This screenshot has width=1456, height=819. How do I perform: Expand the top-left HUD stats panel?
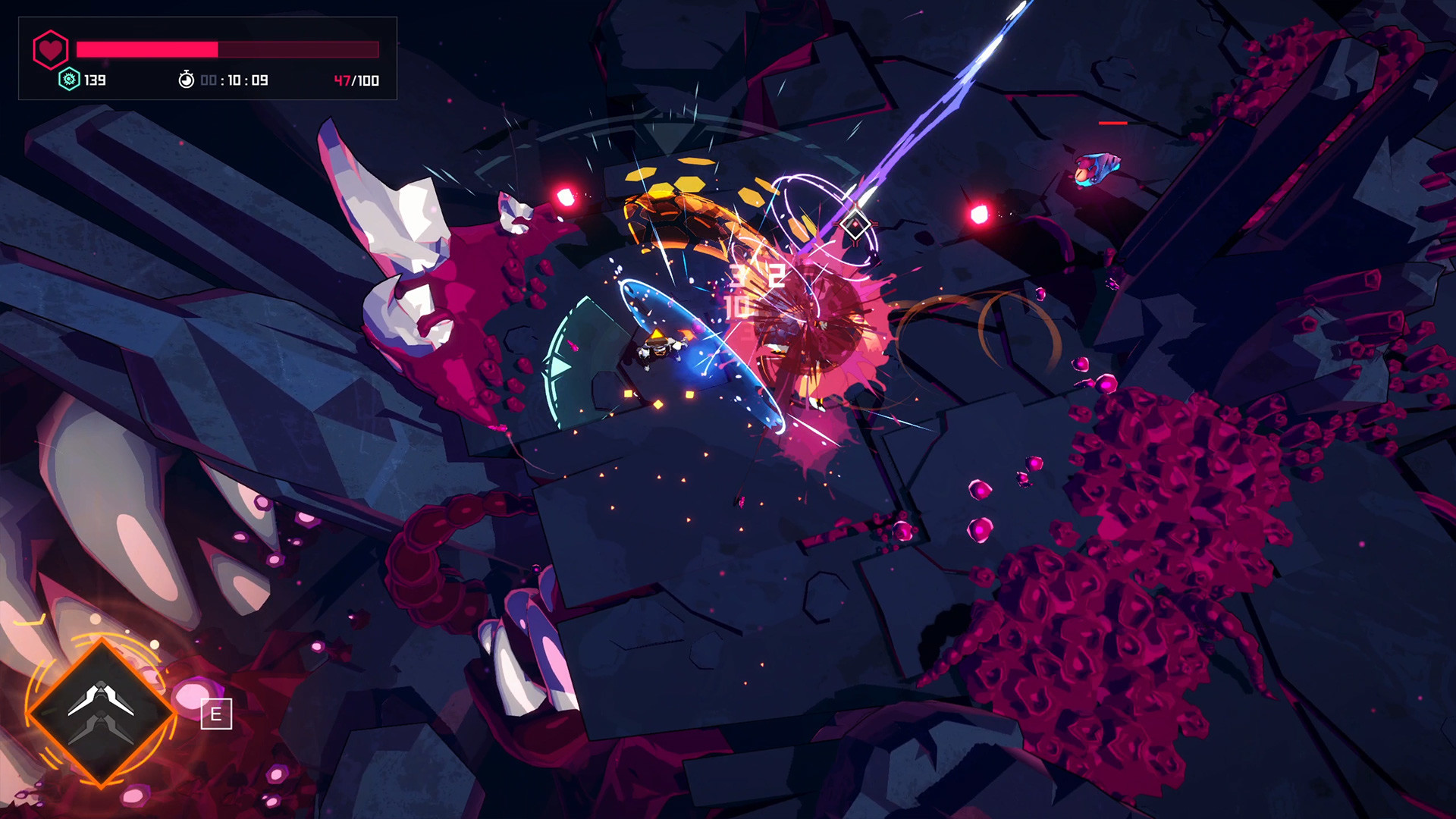[x=209, y=57]
